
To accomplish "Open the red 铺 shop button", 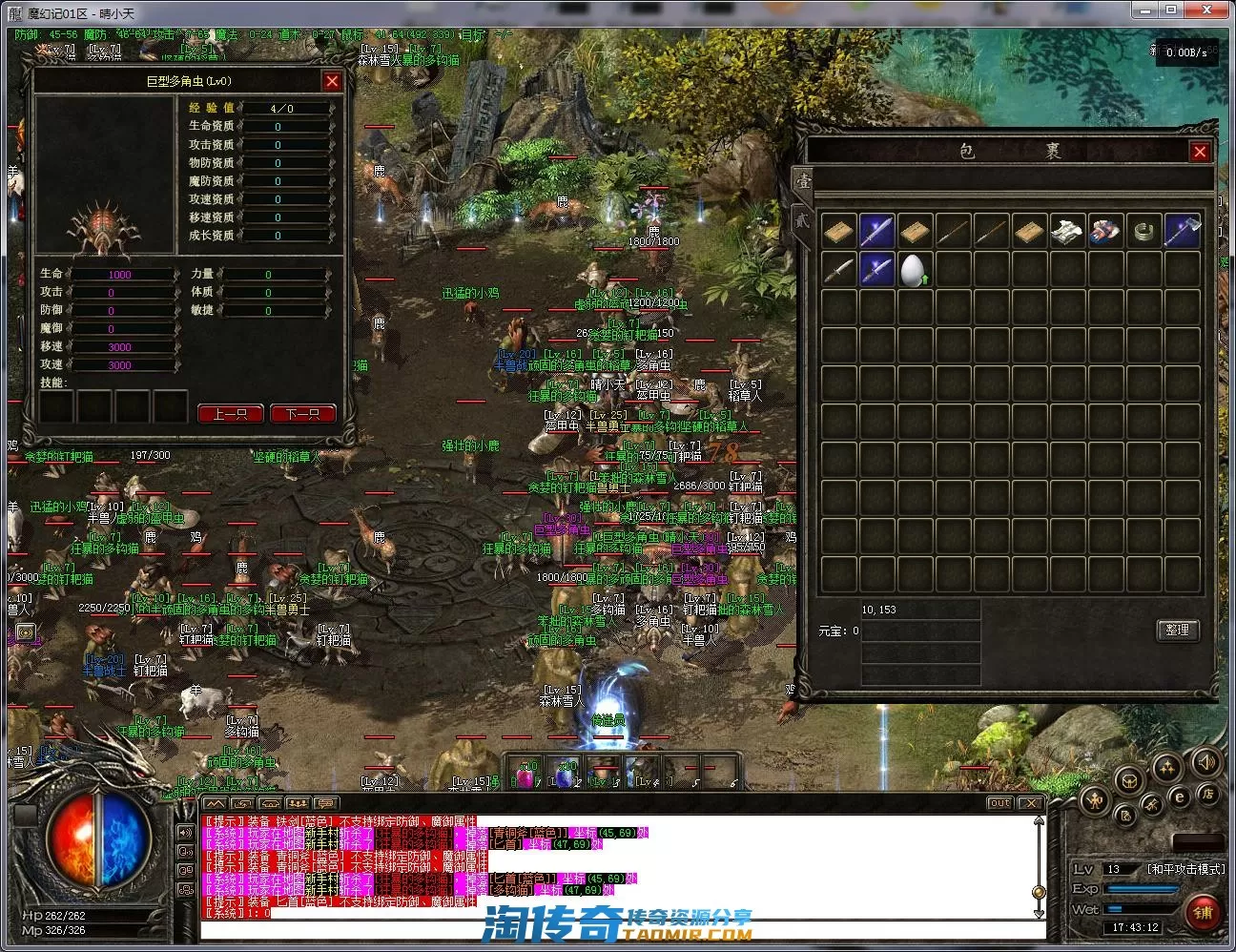I will (1202, 912).
